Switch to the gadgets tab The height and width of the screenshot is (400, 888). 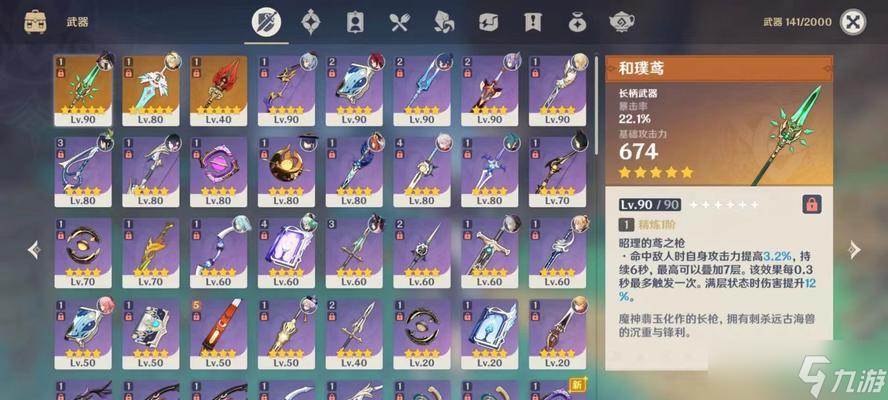(x=489, y=21)
